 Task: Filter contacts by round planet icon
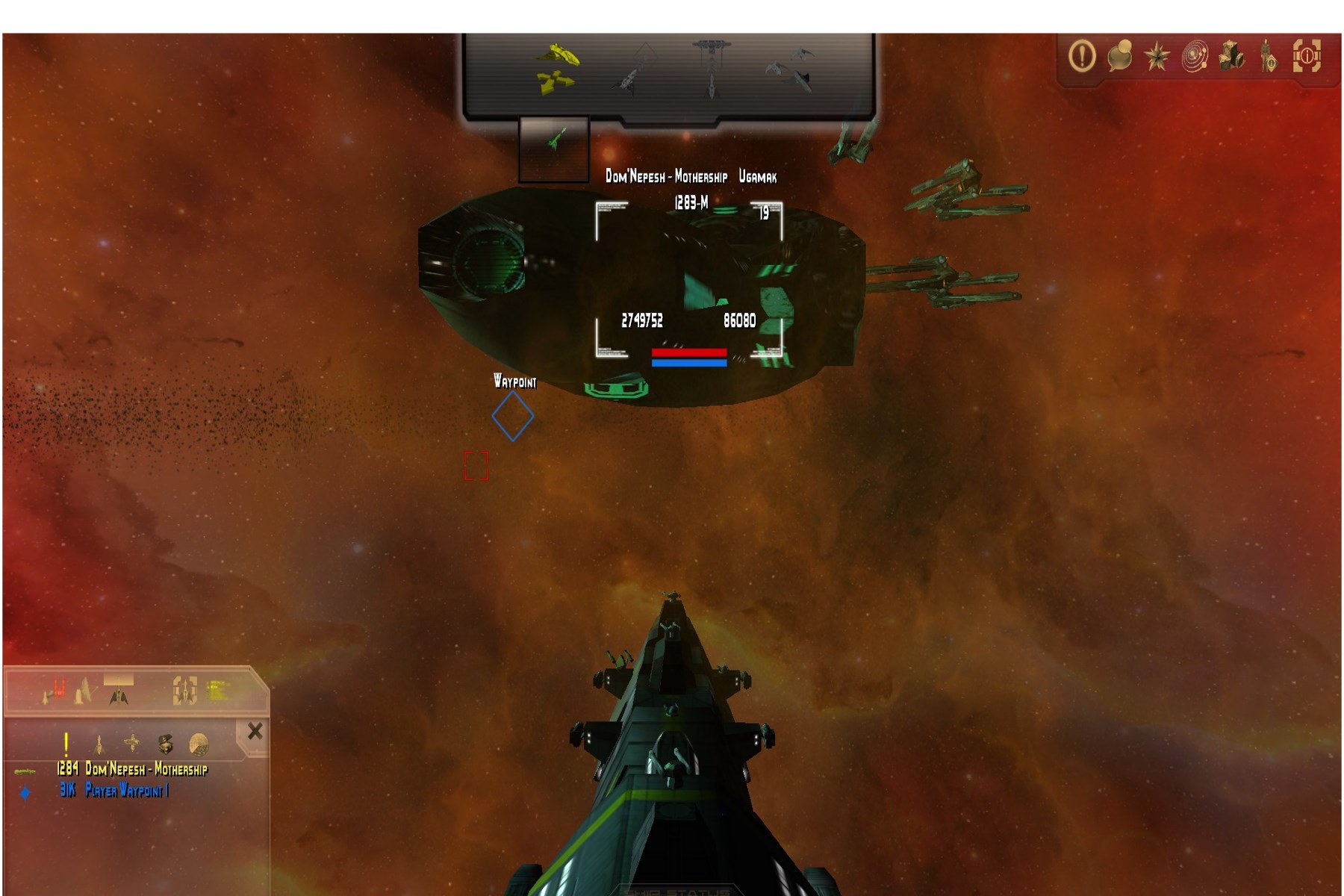point(199,743)
